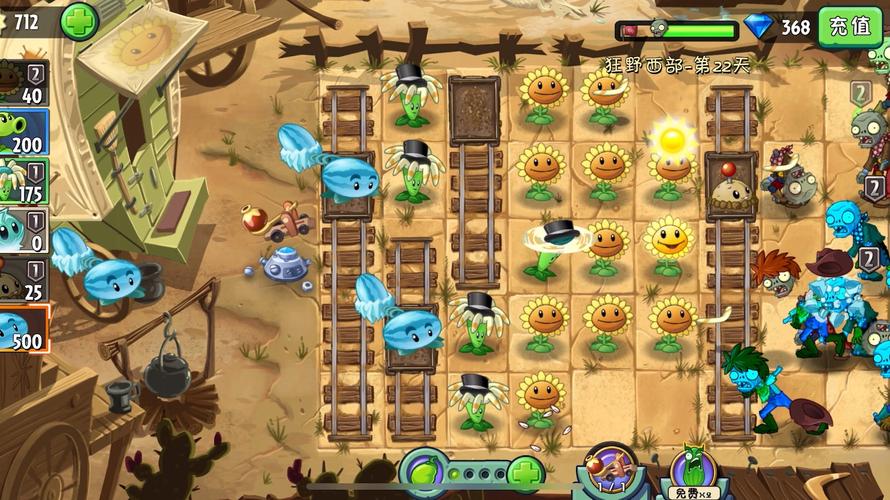Screen dimensions: 890x500
Task: Select the 500-cost Winter Melon seed packet
Action: [23, 329]
